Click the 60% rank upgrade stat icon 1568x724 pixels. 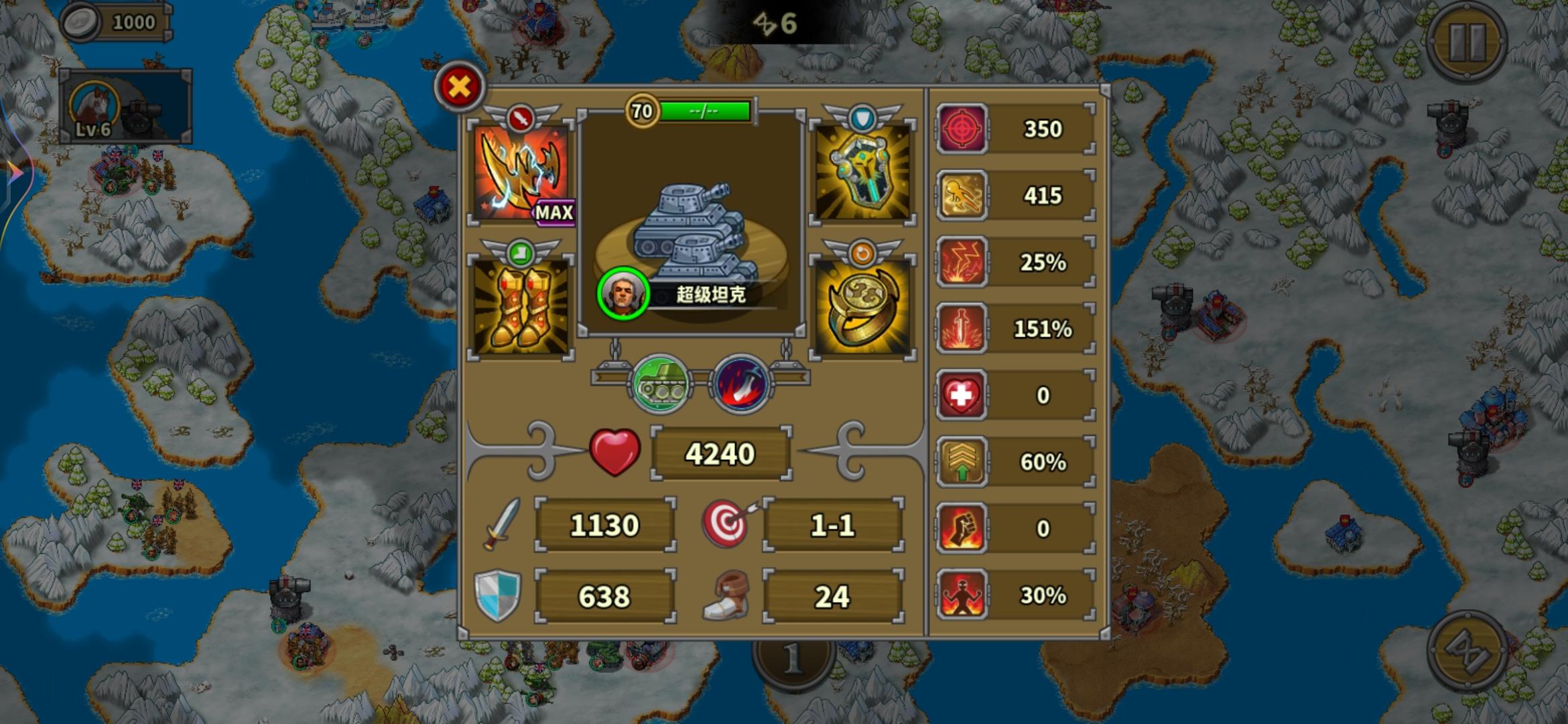click(963, 462)
